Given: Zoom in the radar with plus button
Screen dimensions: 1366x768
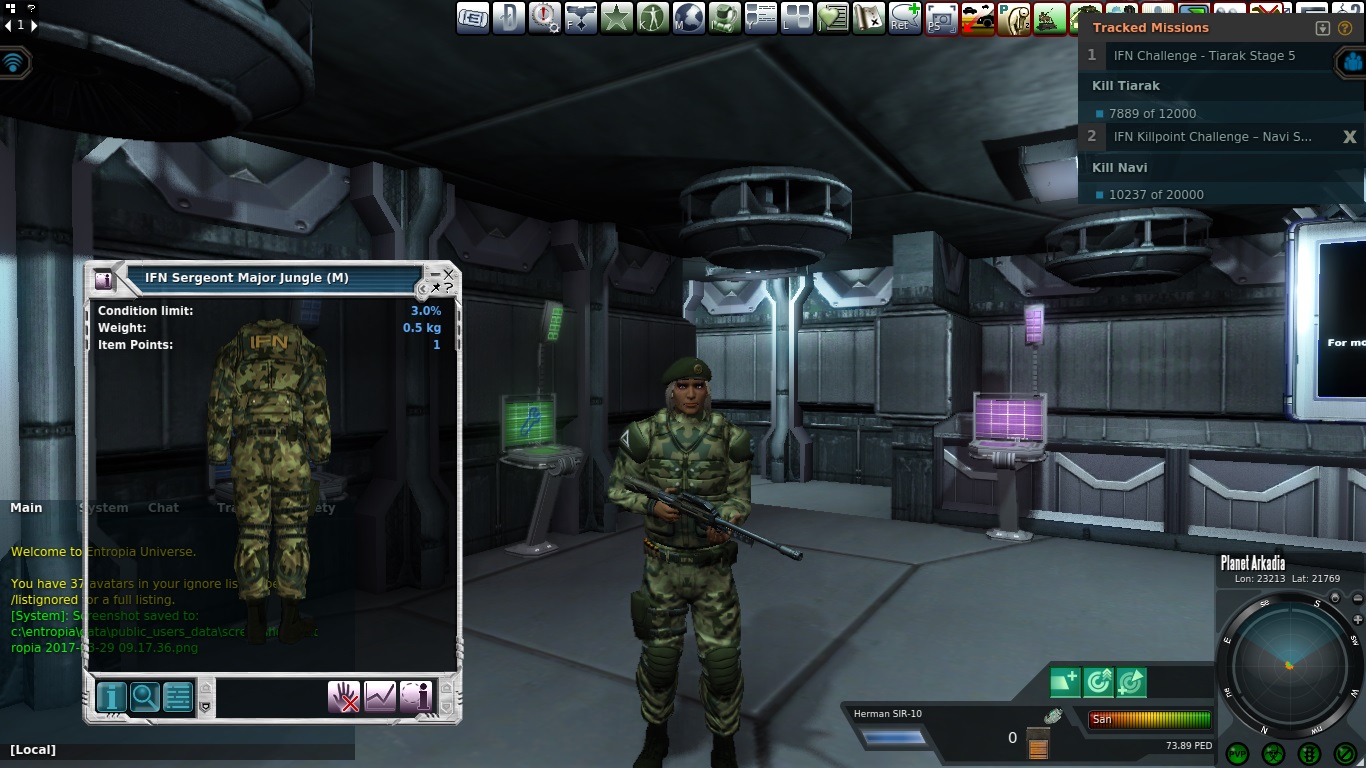Looking at the screenshot, I should pyautogui.click(x=1357, y=620).
